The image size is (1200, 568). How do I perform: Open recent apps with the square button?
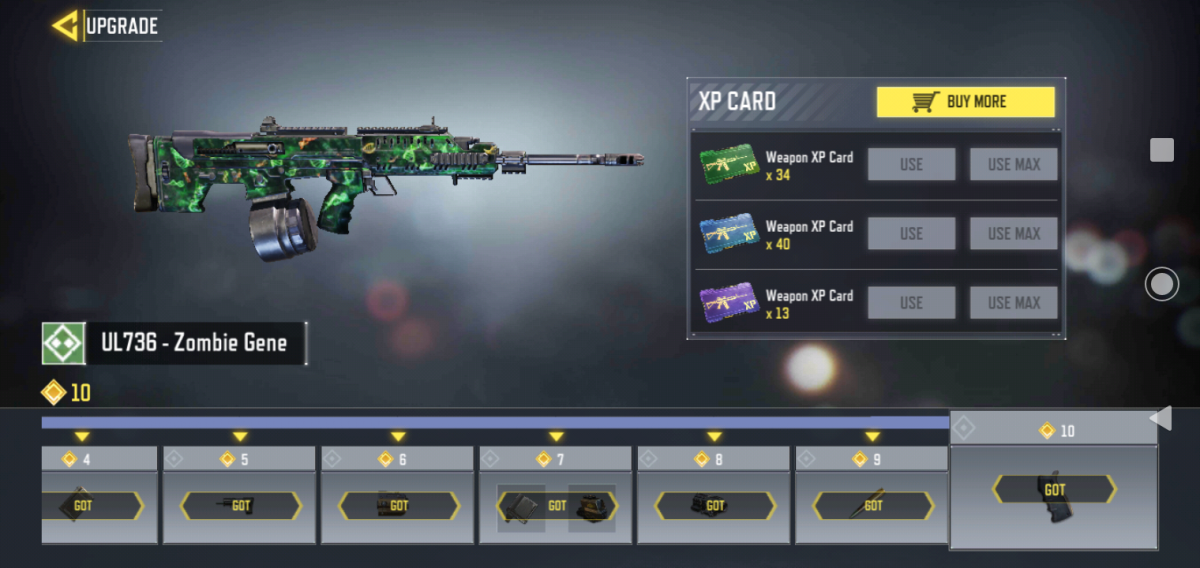pos(1161,150)
